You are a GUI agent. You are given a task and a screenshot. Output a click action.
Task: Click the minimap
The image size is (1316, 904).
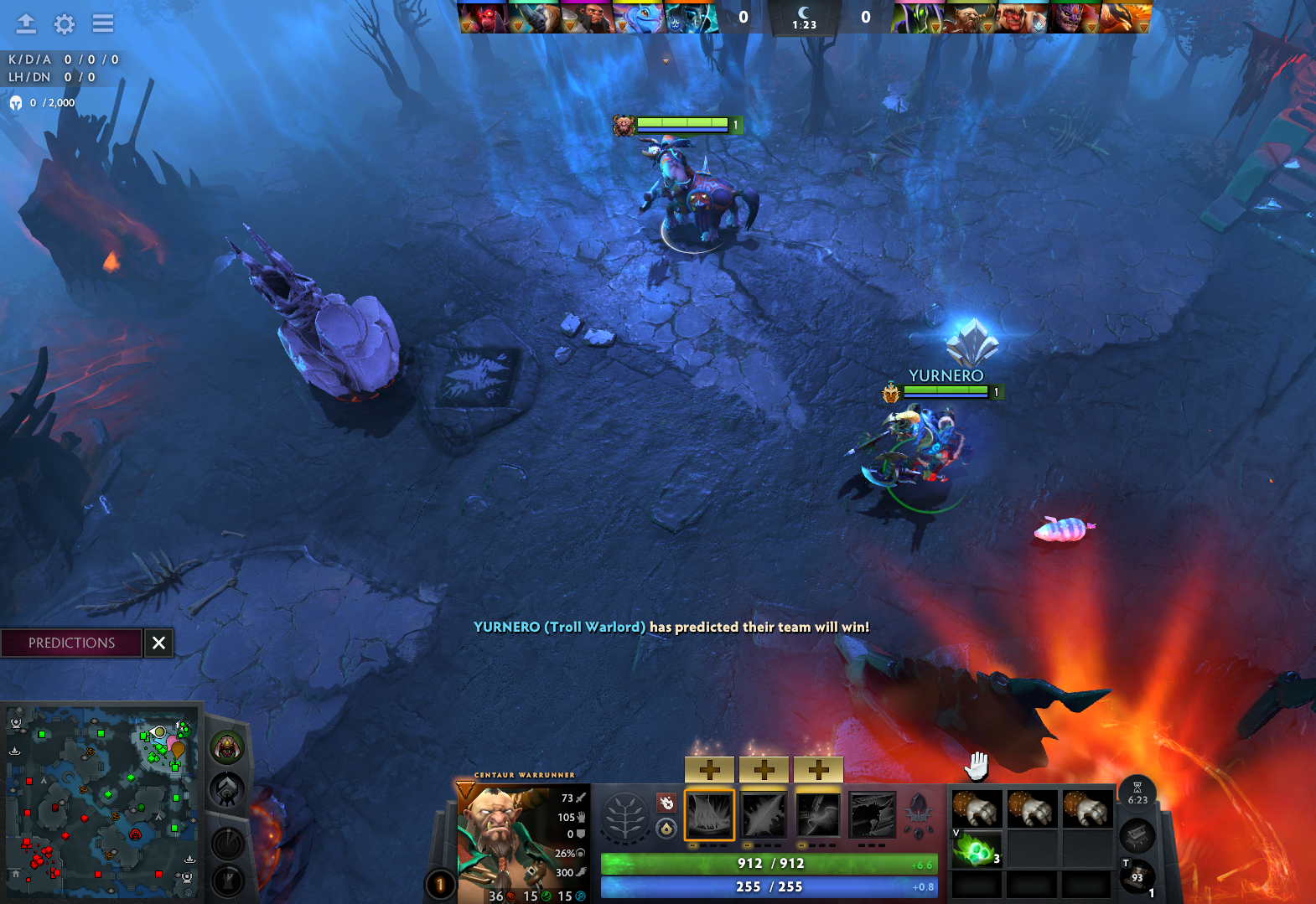click(x=101, y=802)
